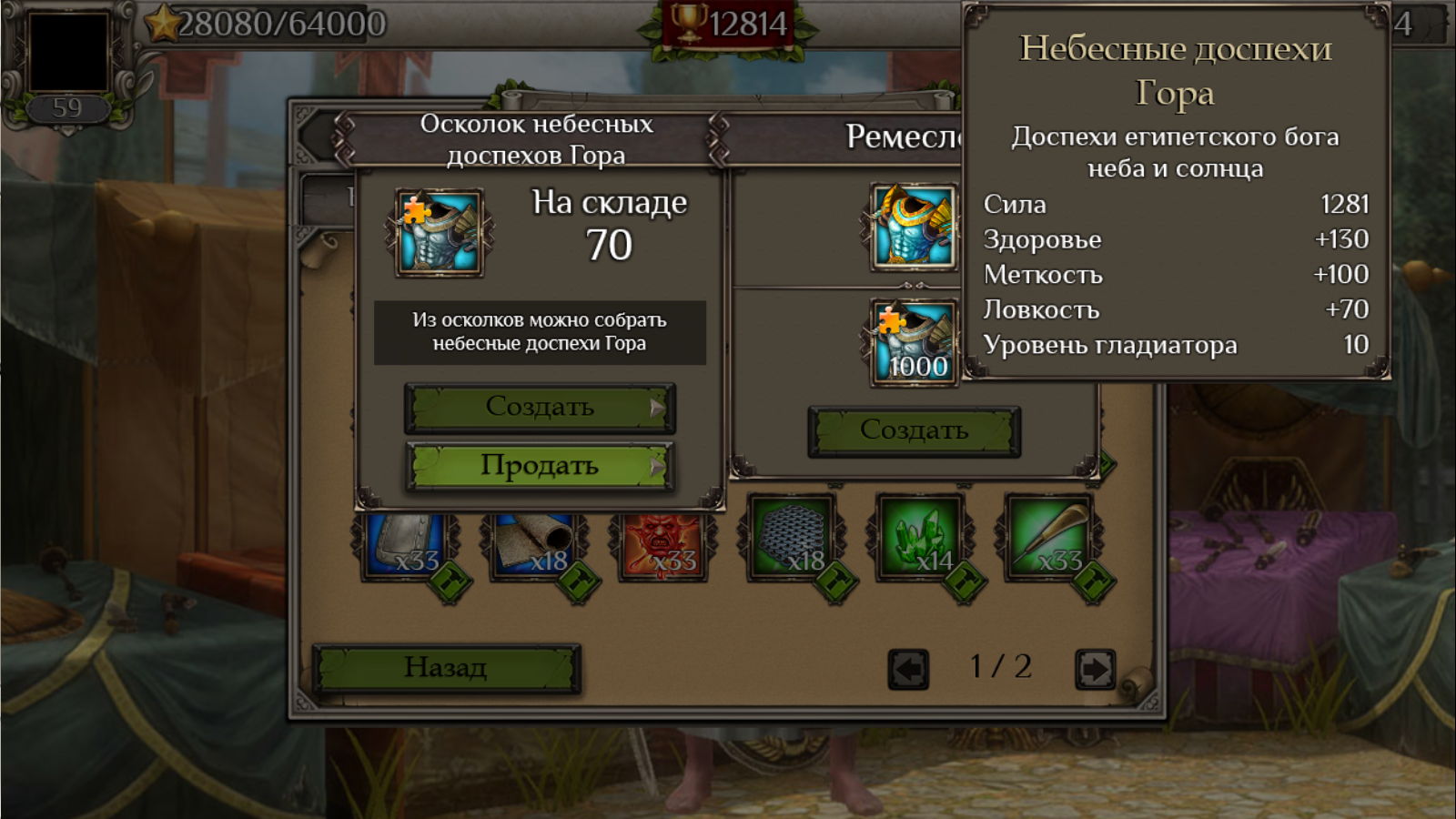Craft armor with Создать under the recipe

point(914,430)
